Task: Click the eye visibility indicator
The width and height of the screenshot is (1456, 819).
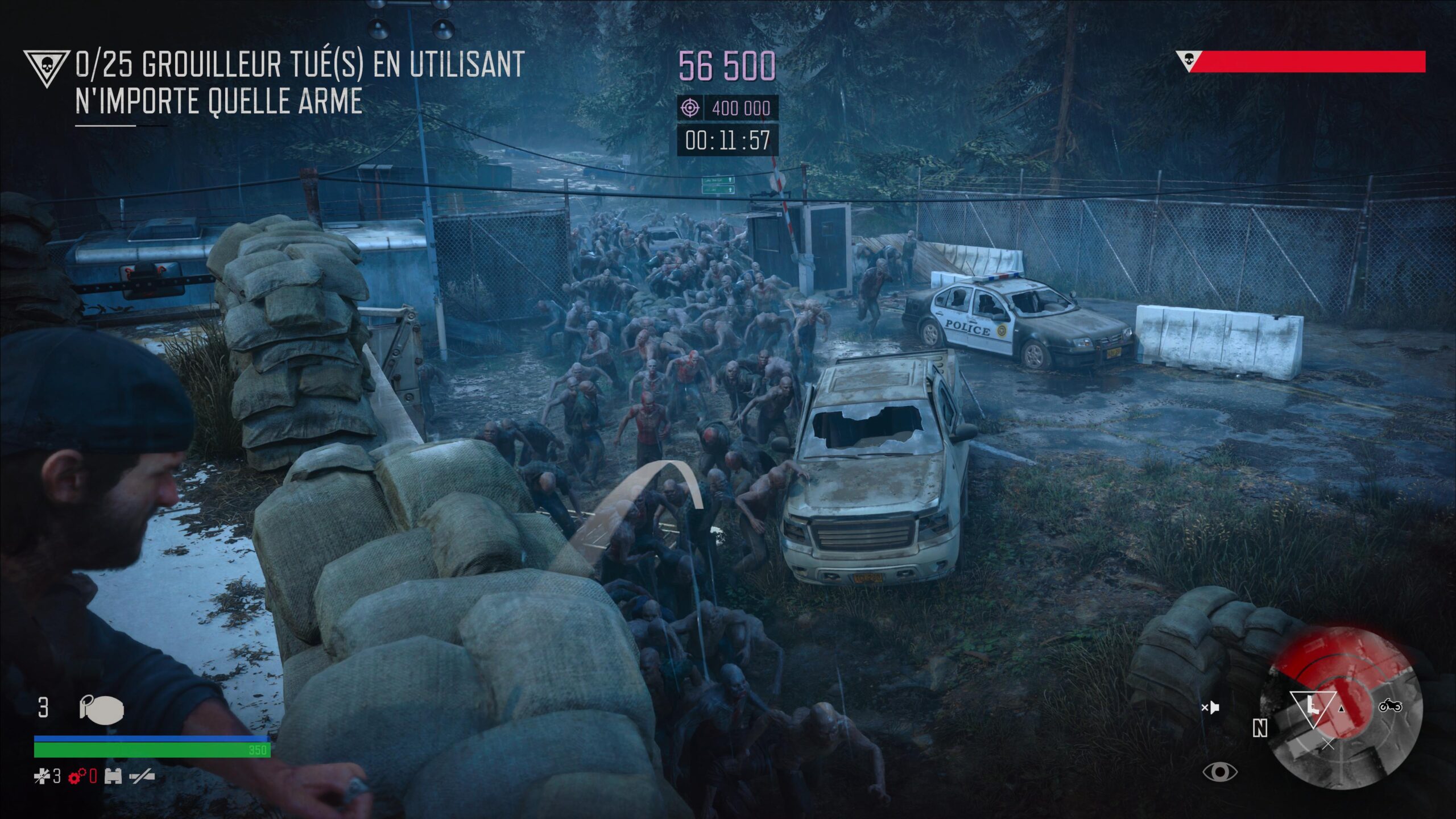Action: [1219, 772]
